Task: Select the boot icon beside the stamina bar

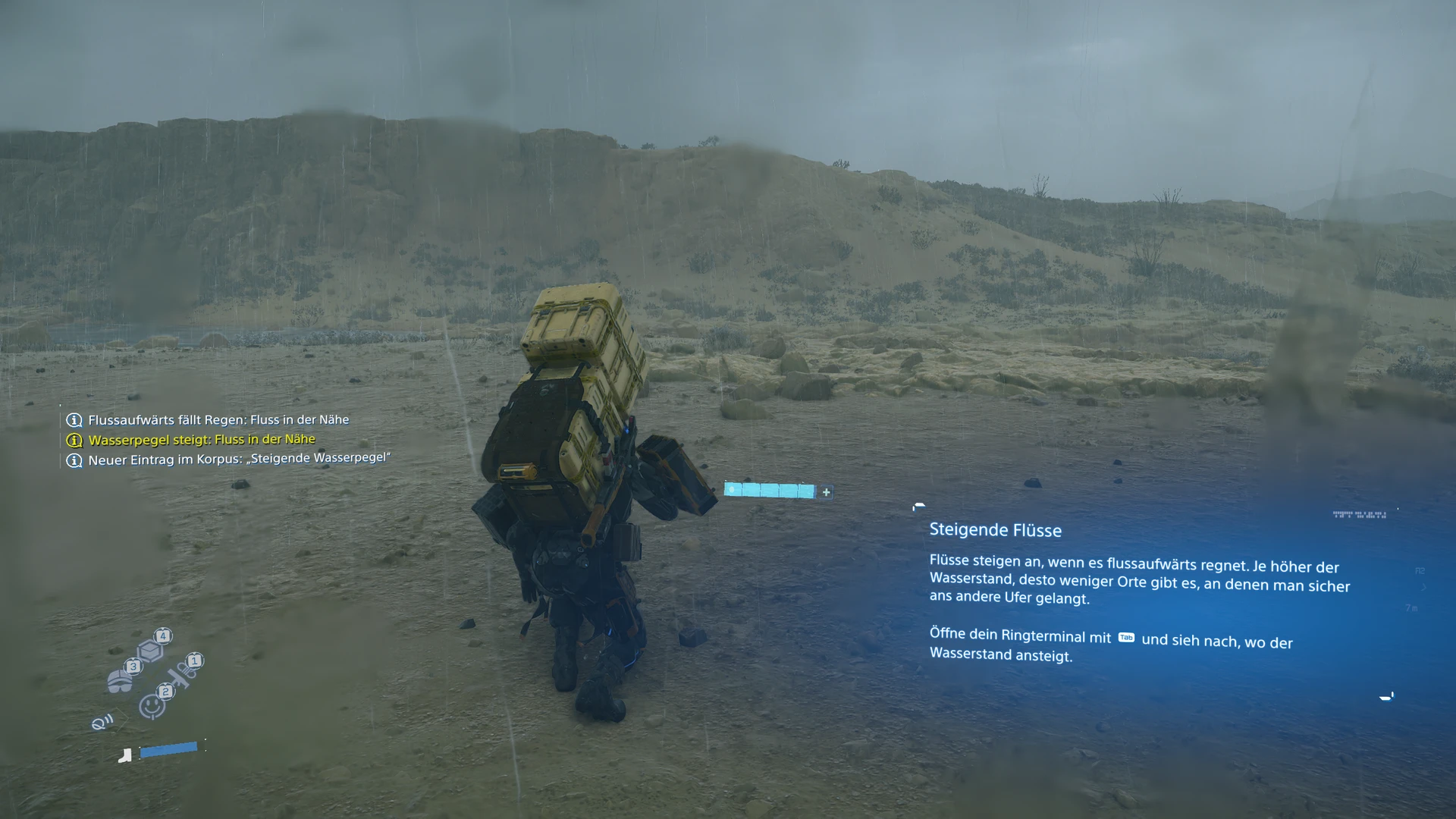Action: 124,754
